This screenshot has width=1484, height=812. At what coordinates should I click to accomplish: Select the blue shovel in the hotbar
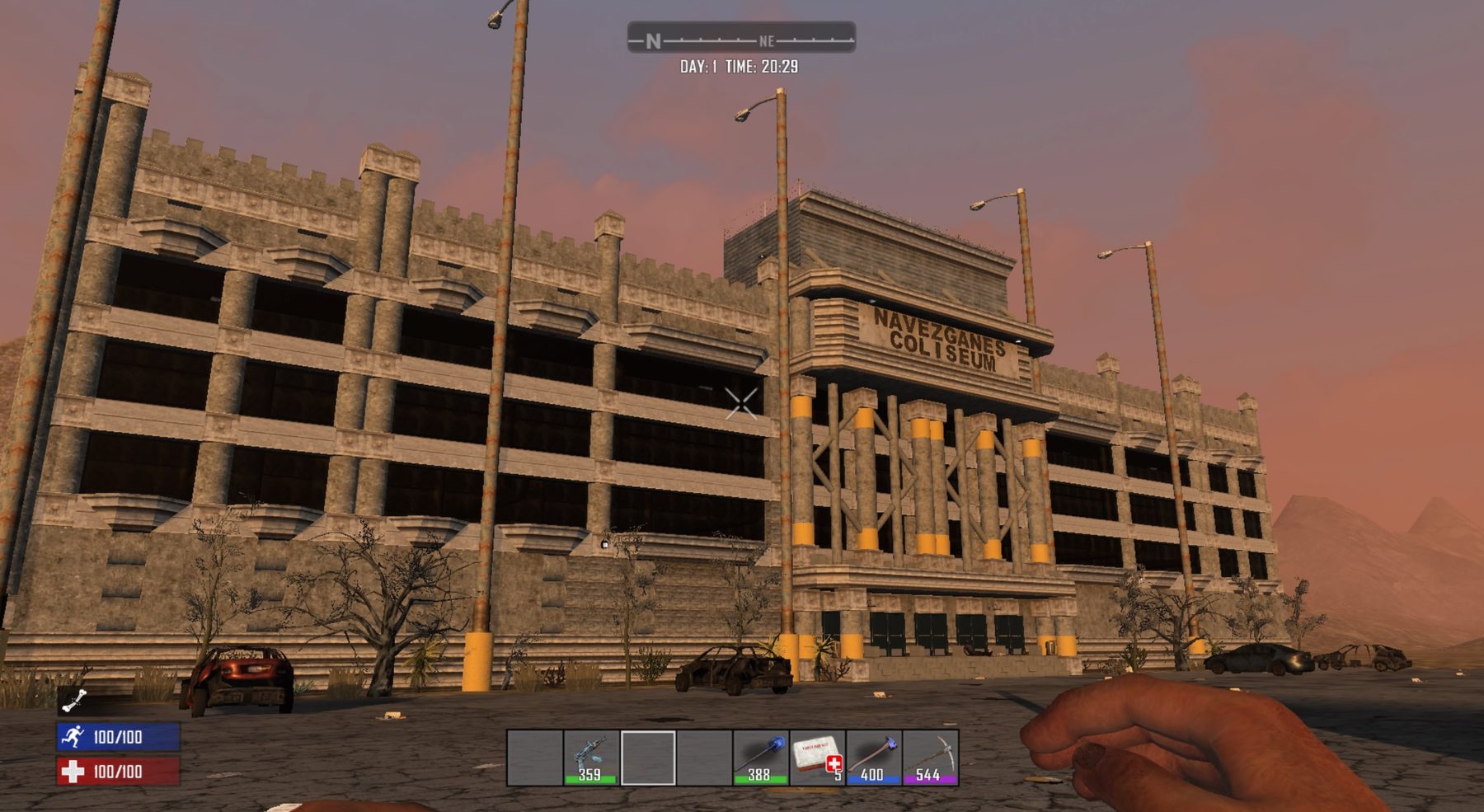760,757
